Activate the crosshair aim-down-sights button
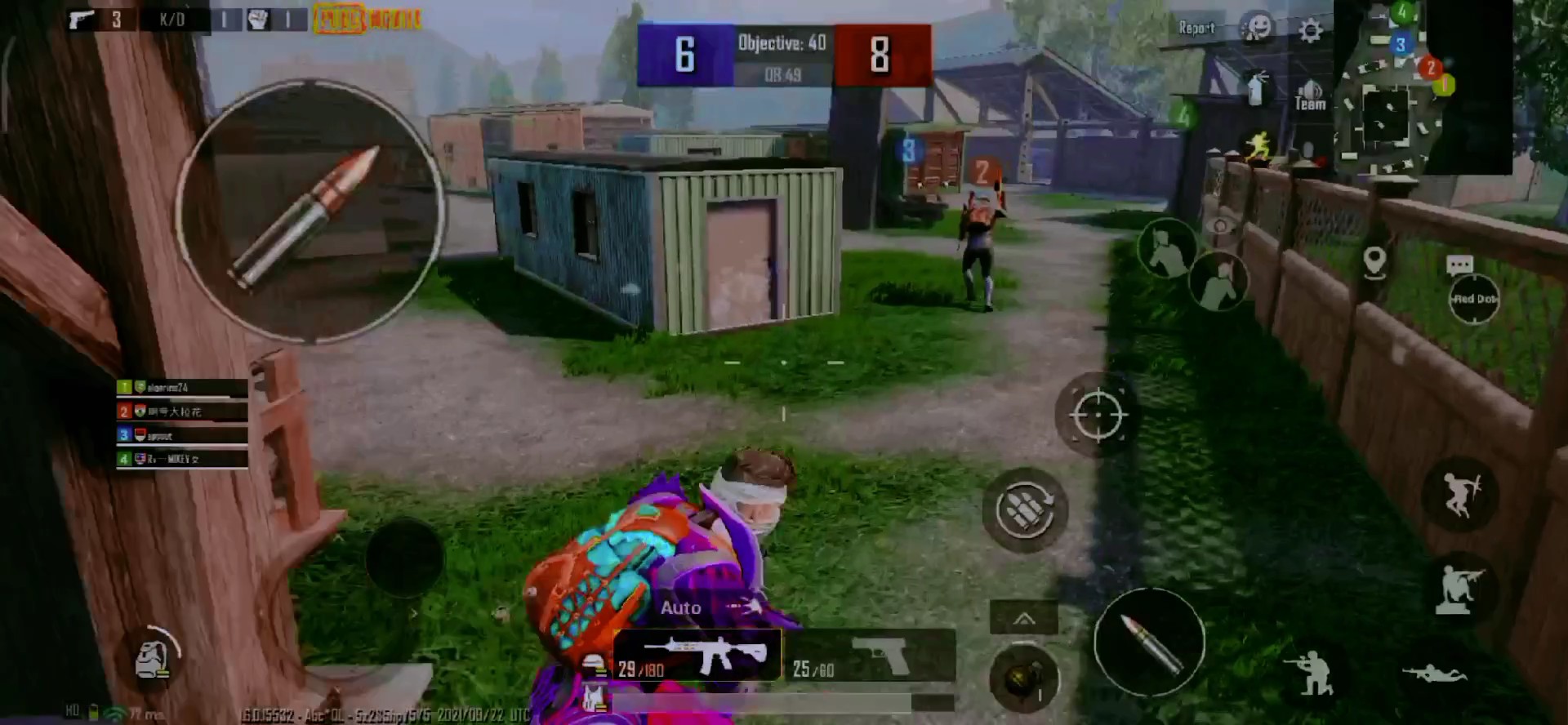1568x725 pixels. (1098, 415)
